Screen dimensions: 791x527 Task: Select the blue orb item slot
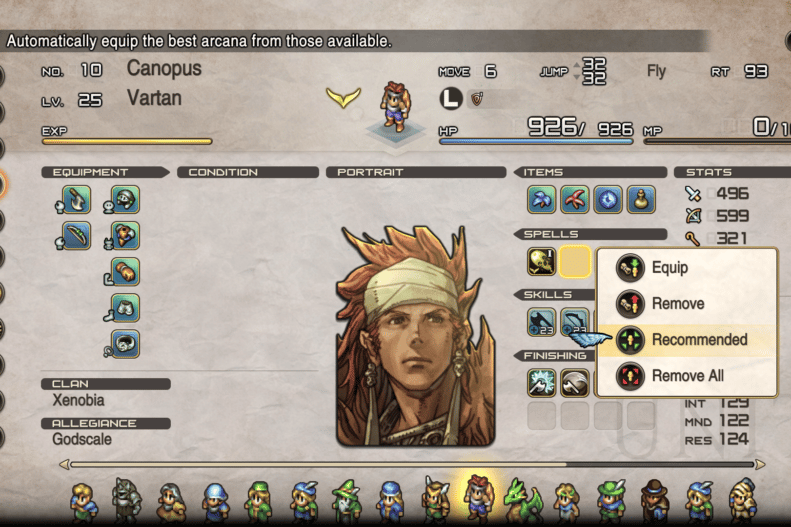[x=608, y=200]
